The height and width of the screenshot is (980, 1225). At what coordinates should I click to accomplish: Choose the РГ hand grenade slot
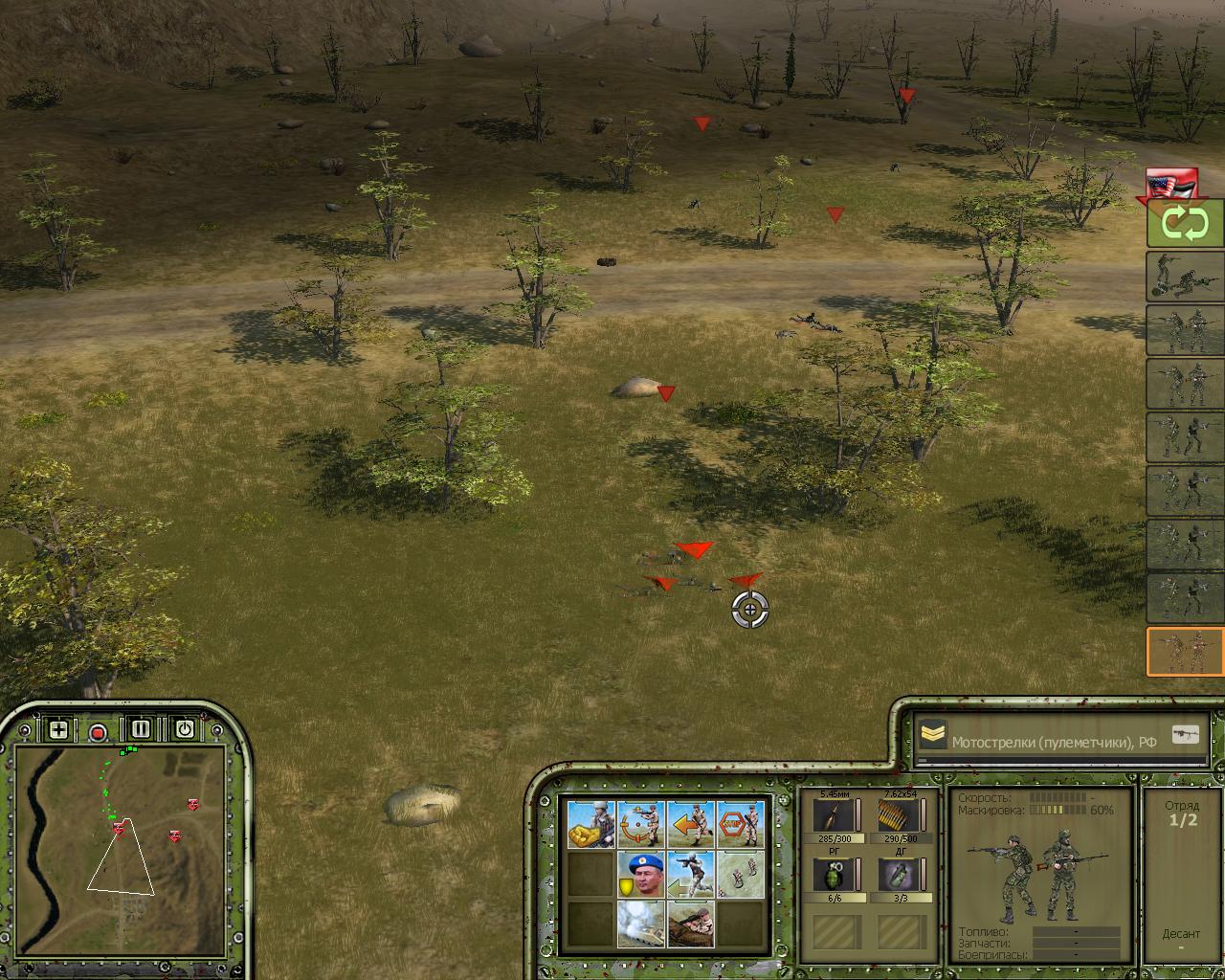pos(835,875)
